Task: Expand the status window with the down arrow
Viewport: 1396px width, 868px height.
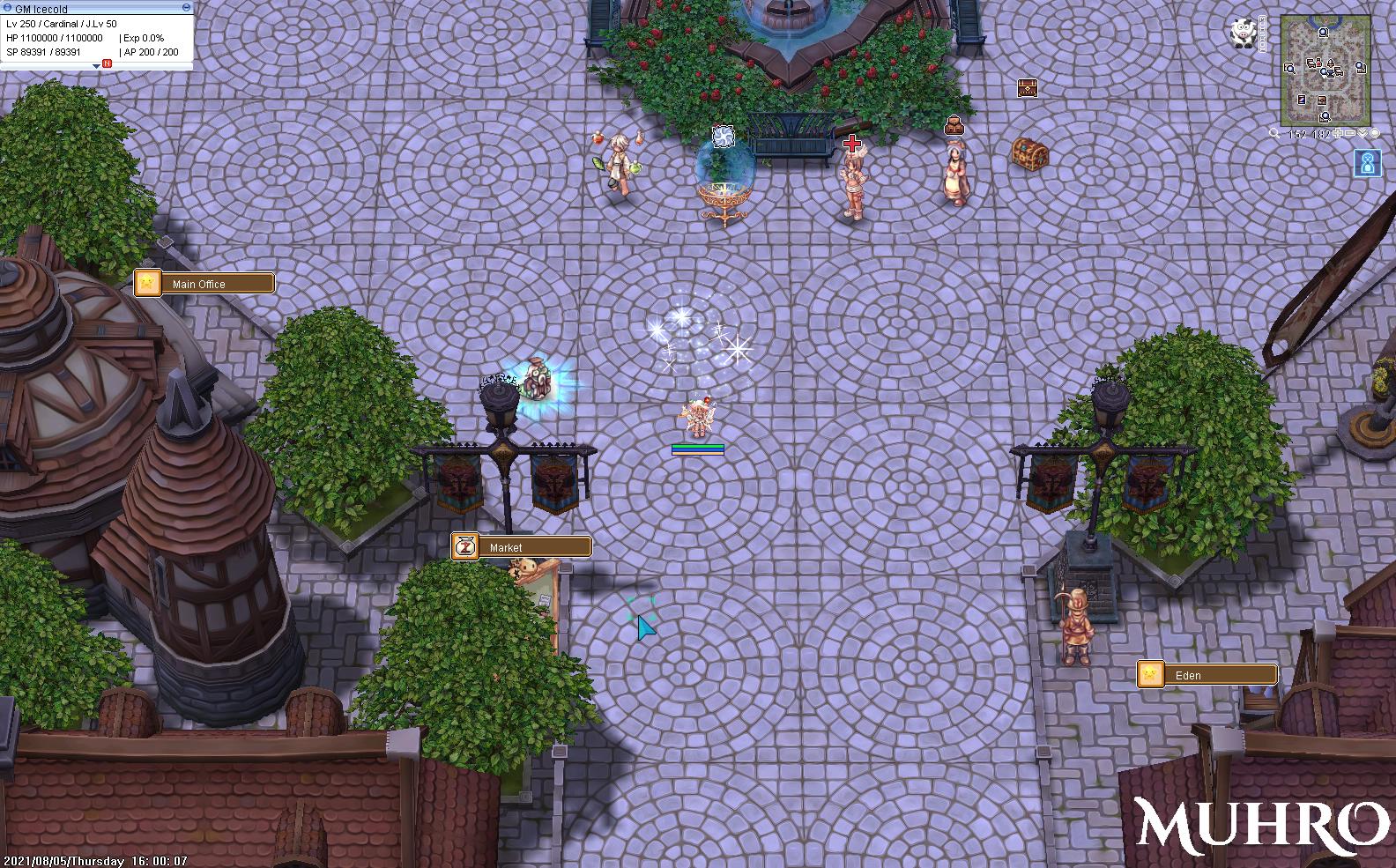Action: click(96, 66)
